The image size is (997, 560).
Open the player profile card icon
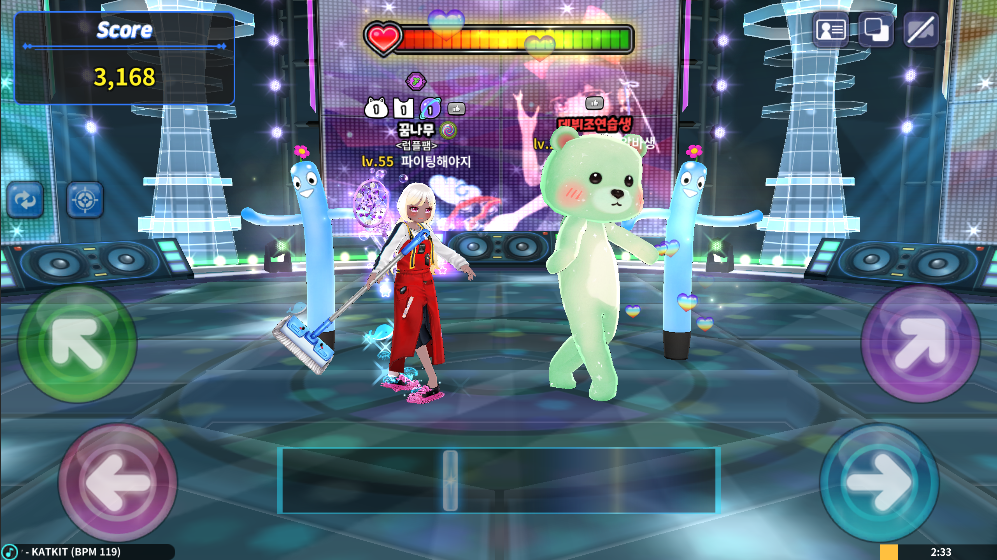click(831, 30)
